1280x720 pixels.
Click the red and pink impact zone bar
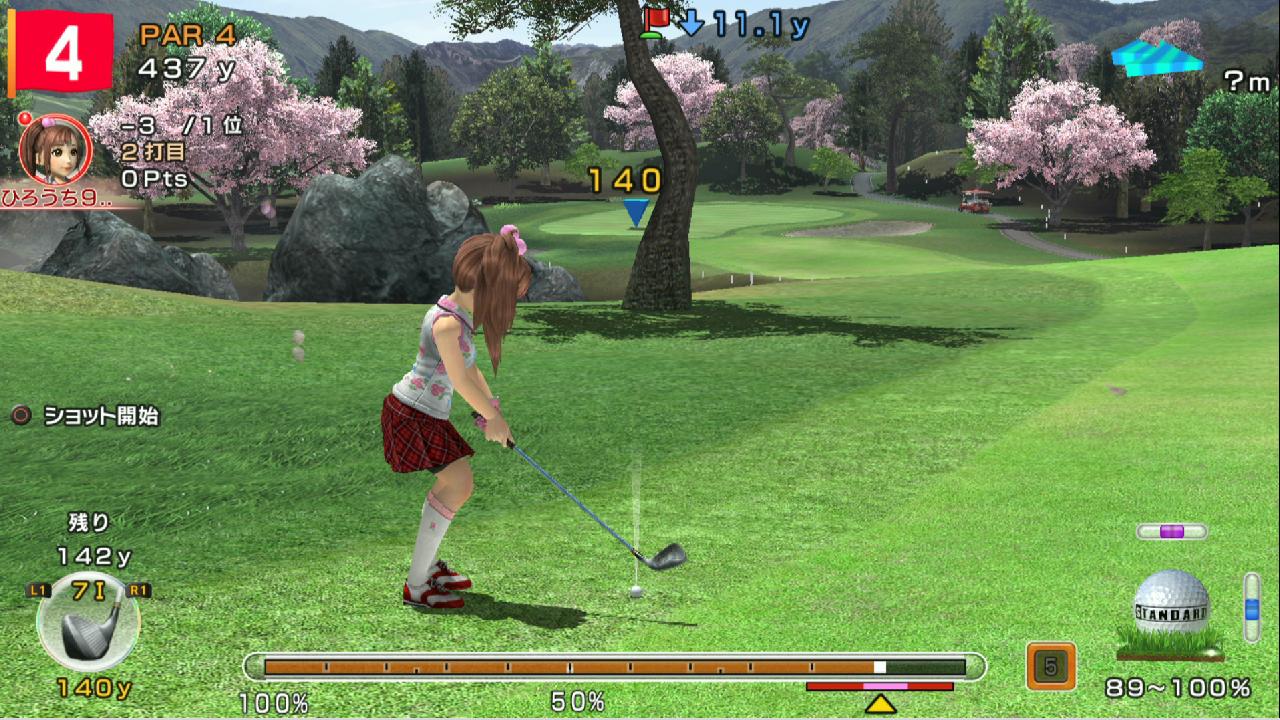[880, 687]
